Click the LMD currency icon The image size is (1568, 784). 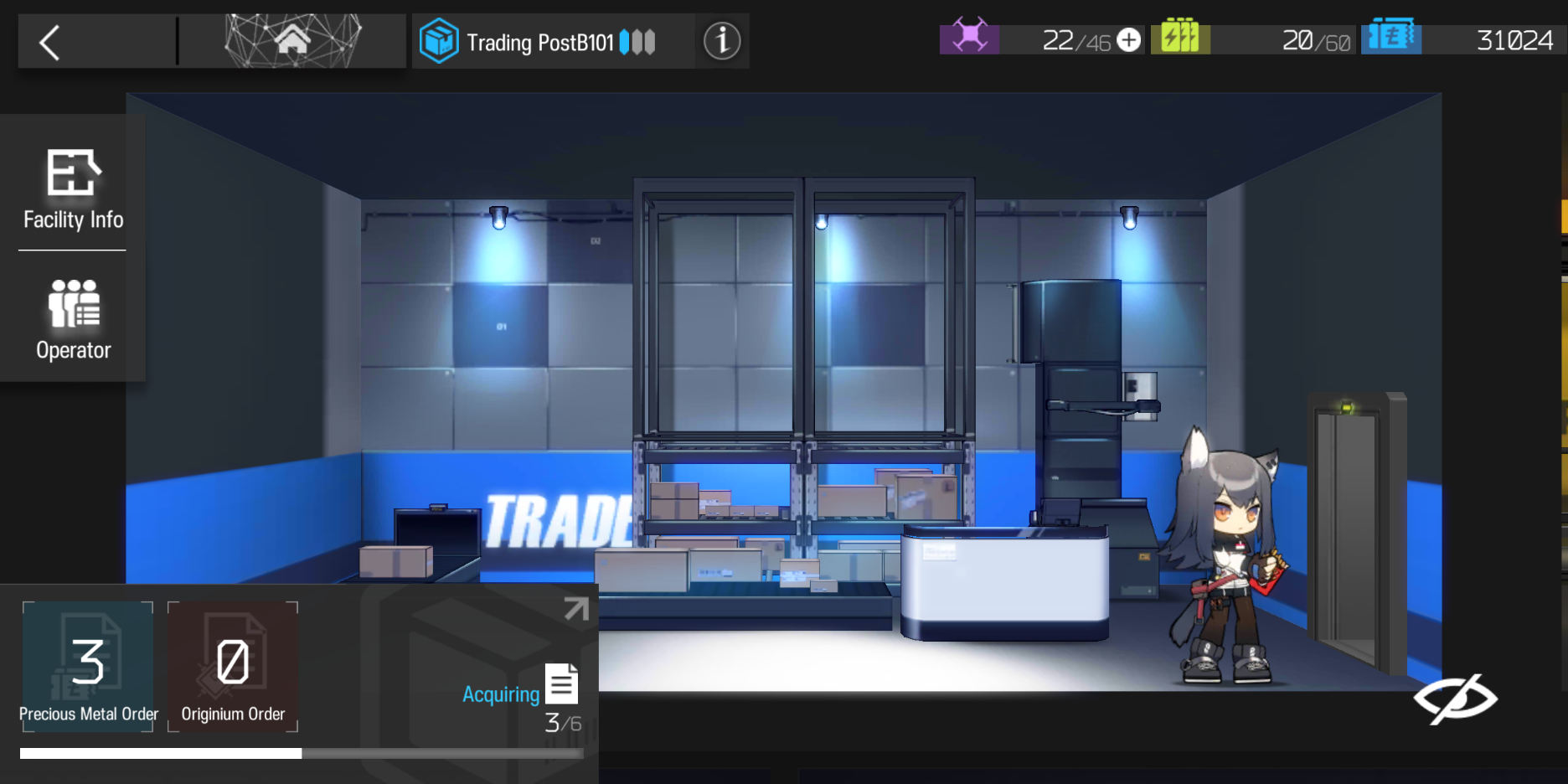(1392, 37)
